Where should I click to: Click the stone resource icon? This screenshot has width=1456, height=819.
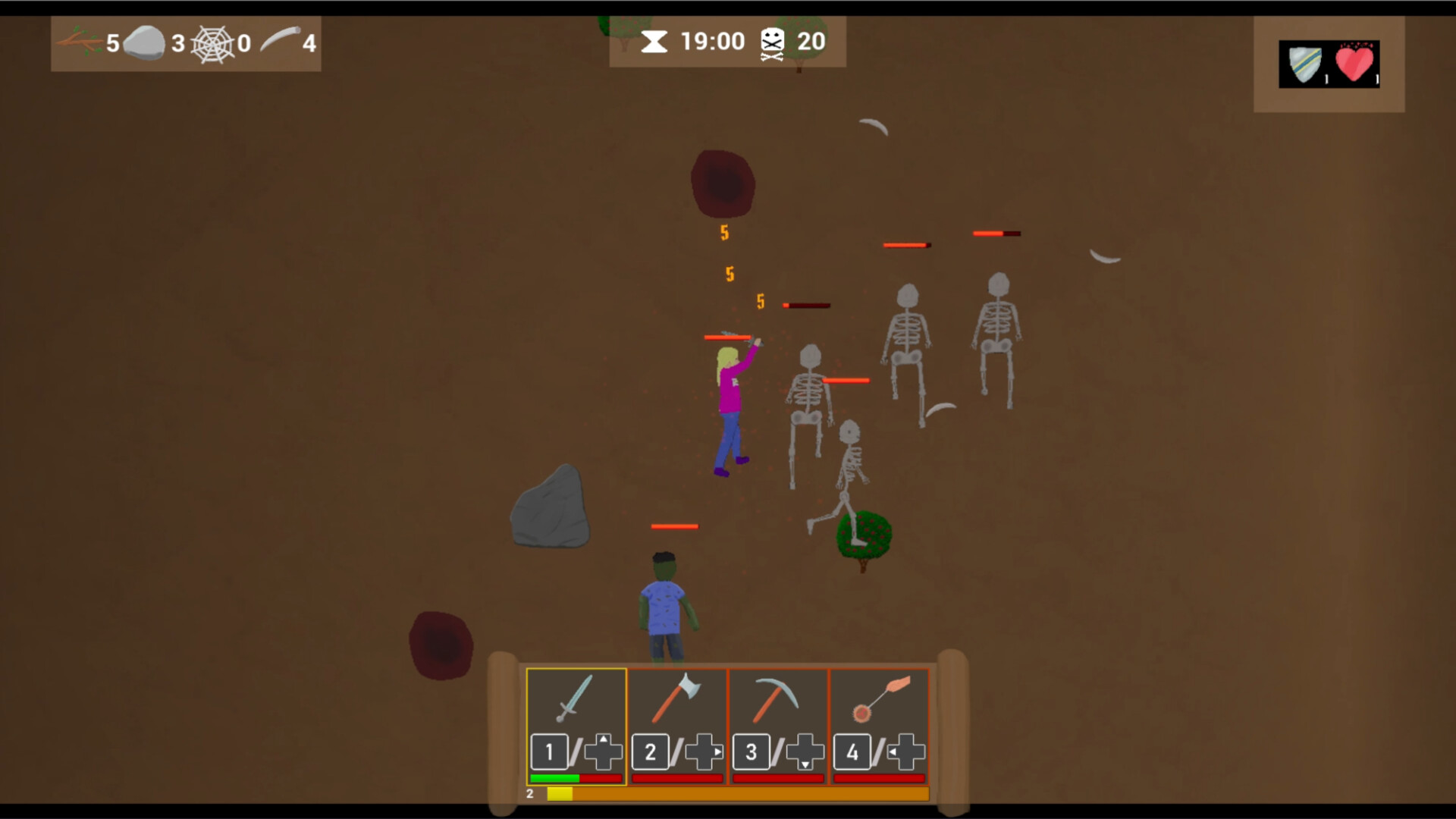pos(146,42)
